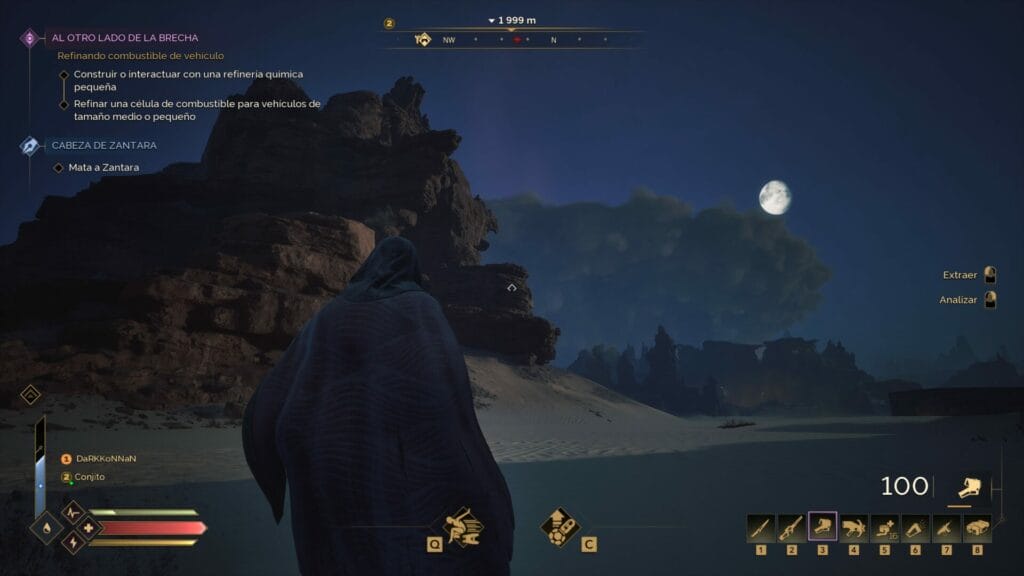Click the equipped tool icon beside 100
The image size is (1024, 576).
point(968,487)
